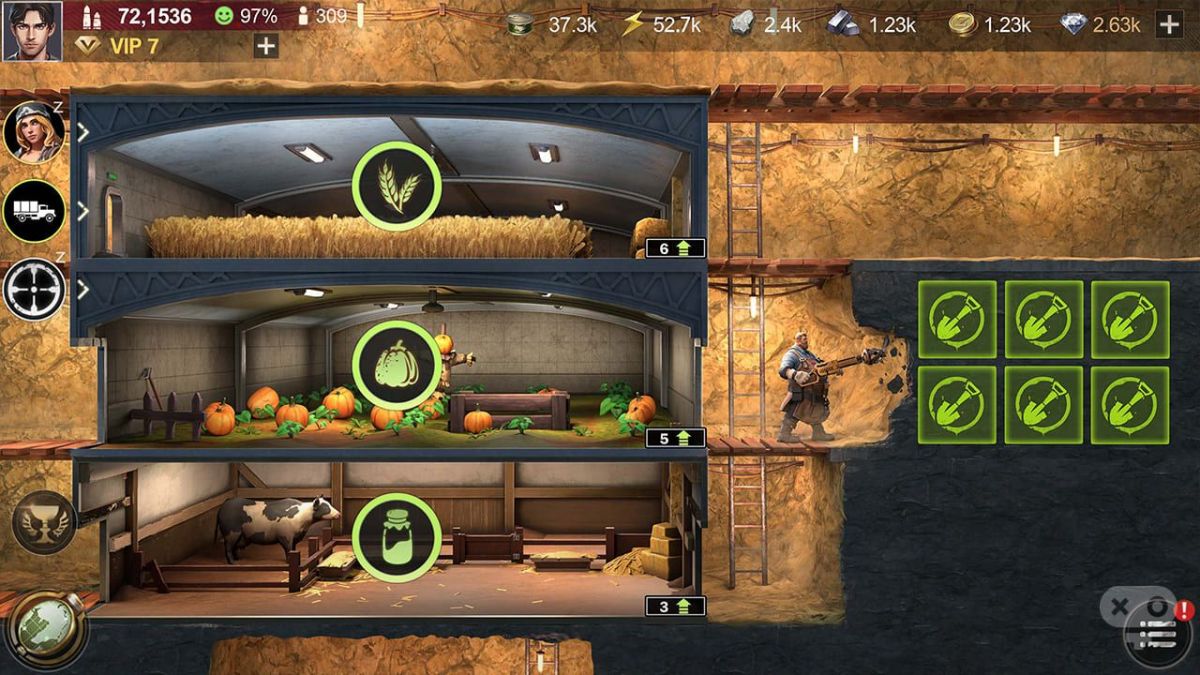Upgrade the level 3 barn room

(675, 606)
